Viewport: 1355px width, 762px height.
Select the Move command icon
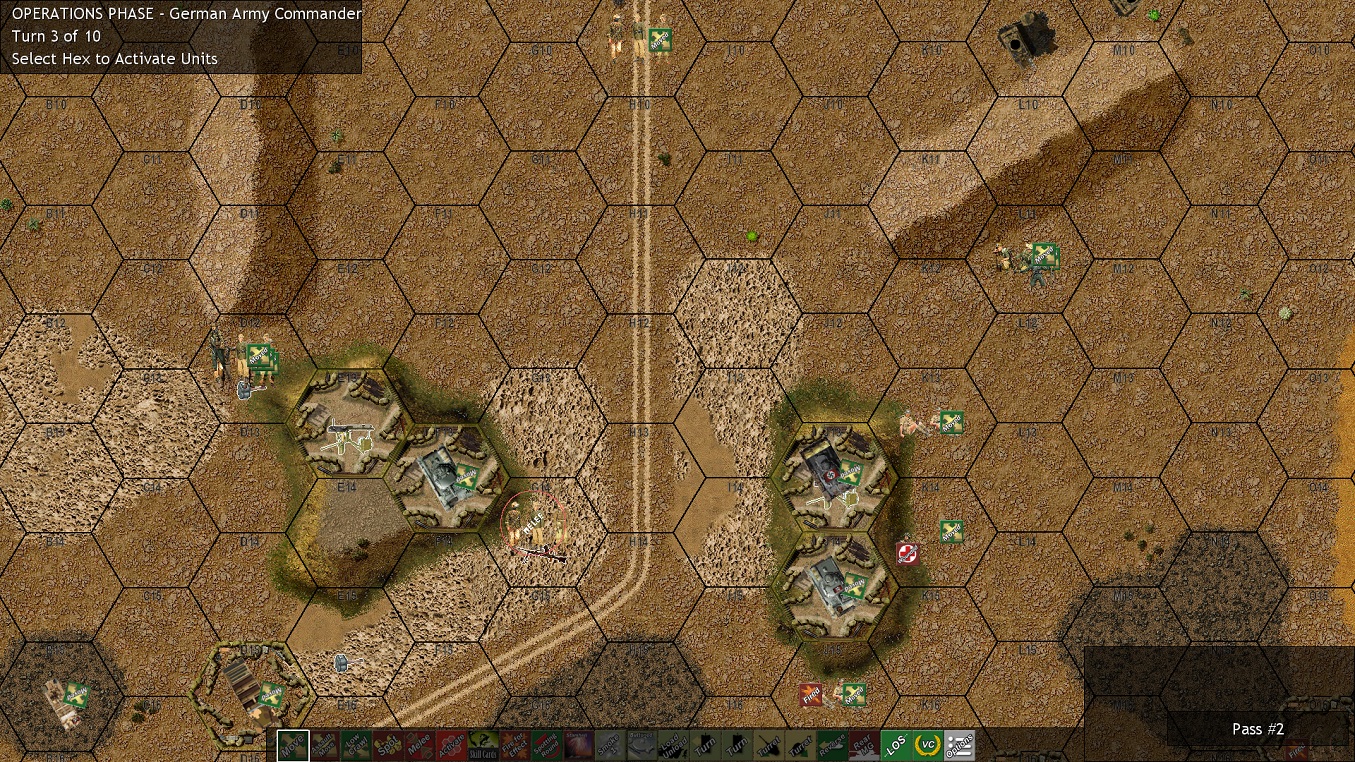coord(291,745)
